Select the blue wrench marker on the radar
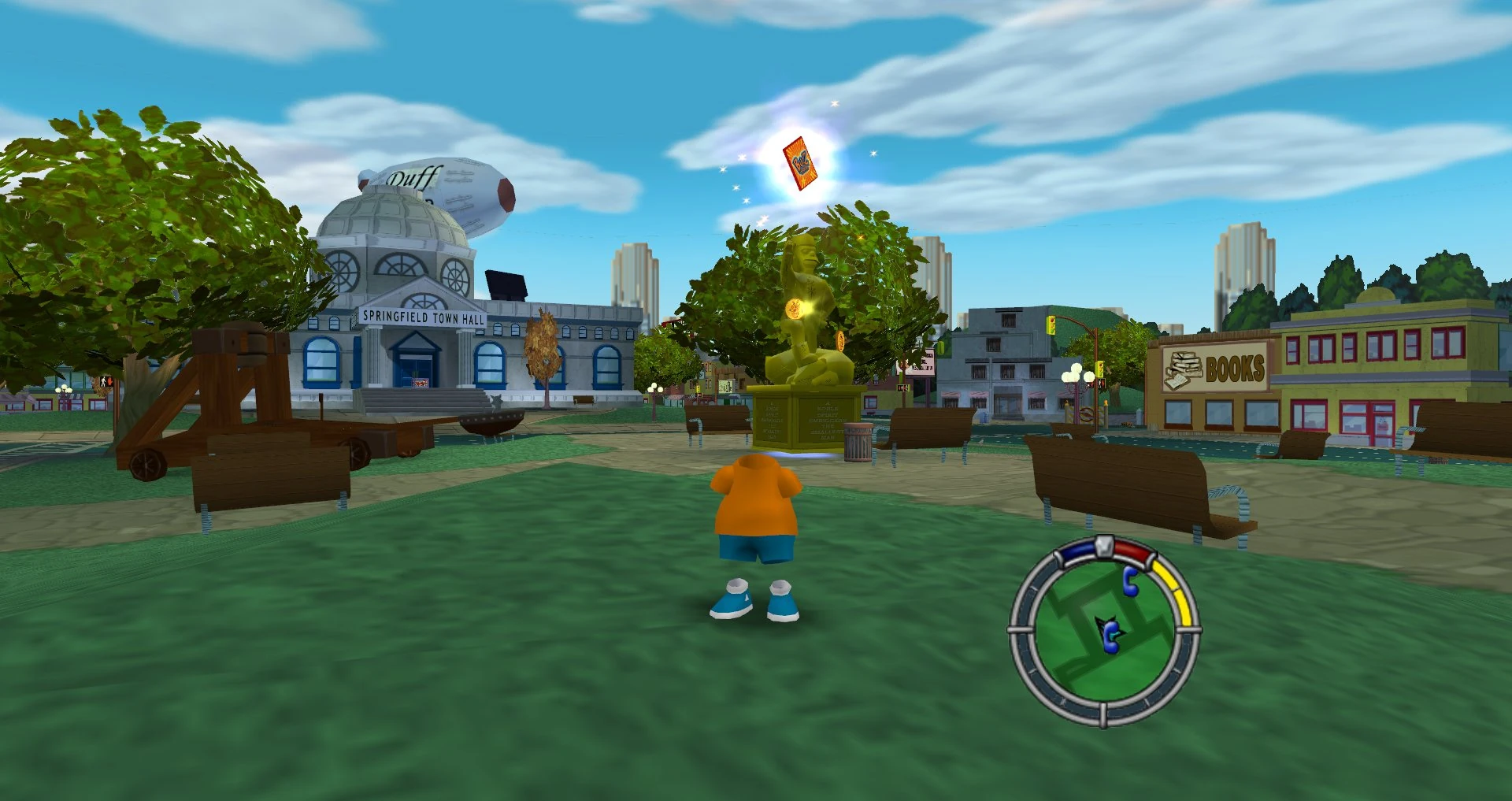This screenshot has width=1512, height=801. click(1130, 583)
